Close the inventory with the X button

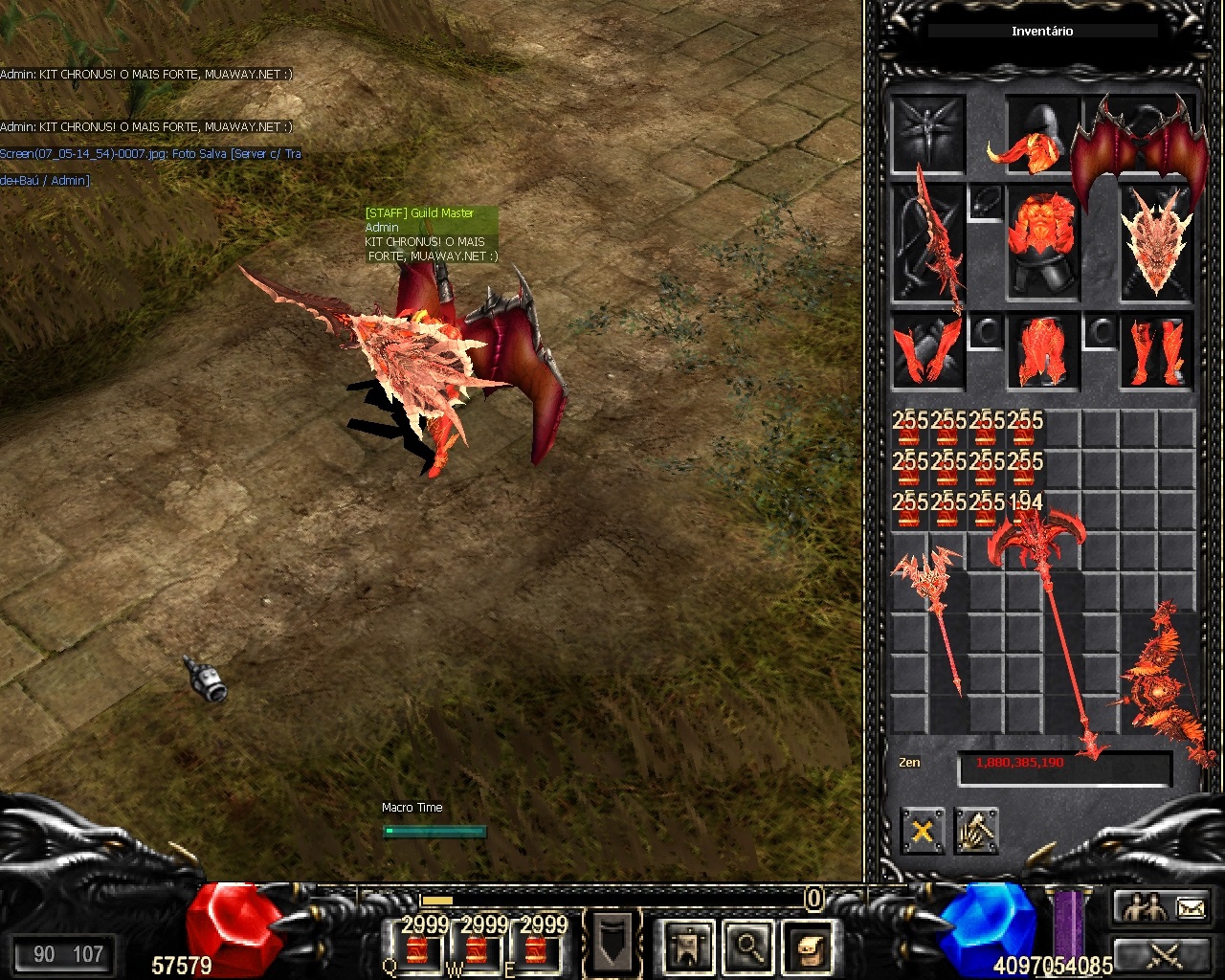(x=922, y=831)
